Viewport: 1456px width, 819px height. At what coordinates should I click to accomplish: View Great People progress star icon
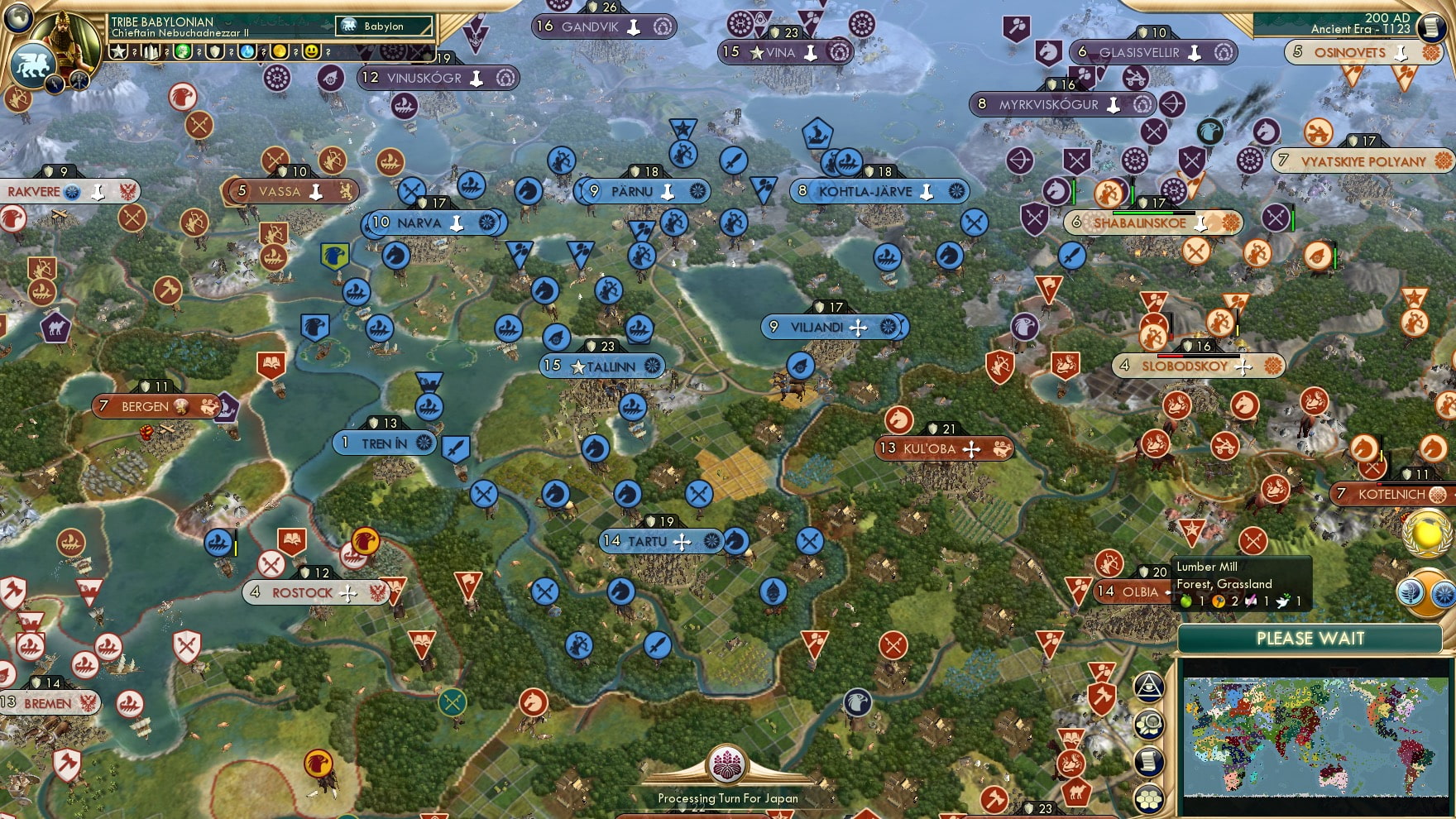(118, 50)
